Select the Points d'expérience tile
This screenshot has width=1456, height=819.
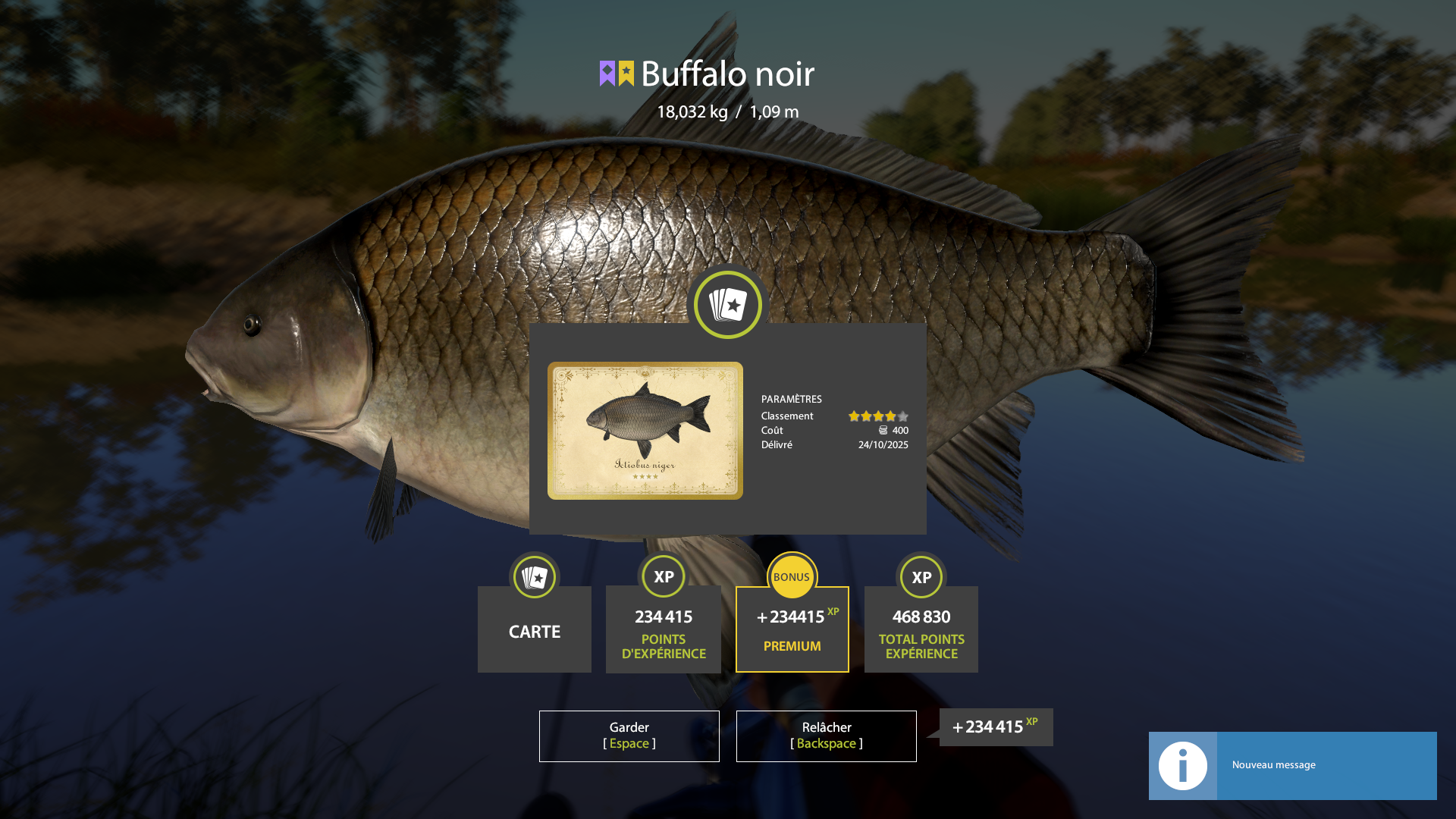coord(664,629)
